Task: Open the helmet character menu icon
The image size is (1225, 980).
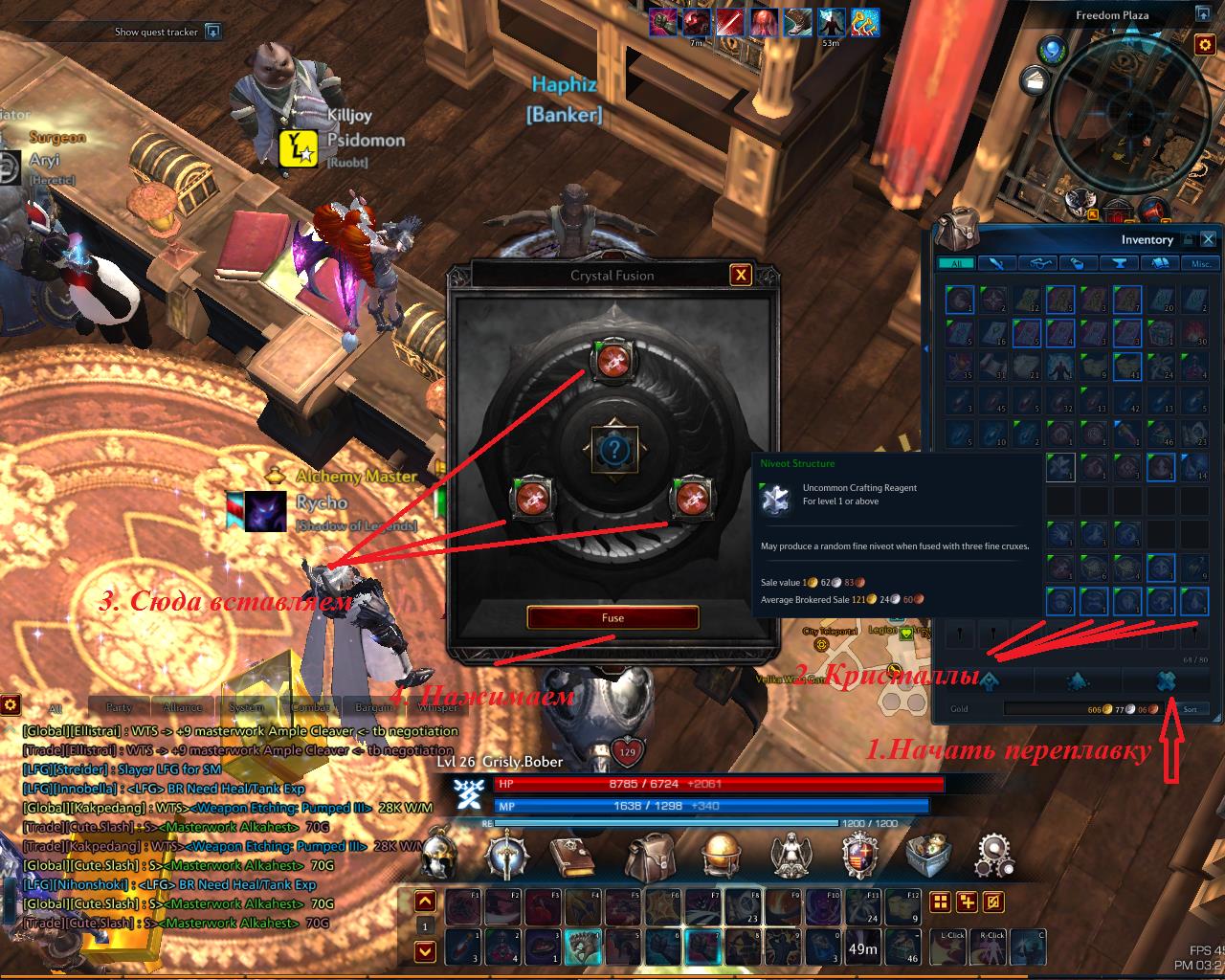Action: pyautogui.click(x=440, y=855)
